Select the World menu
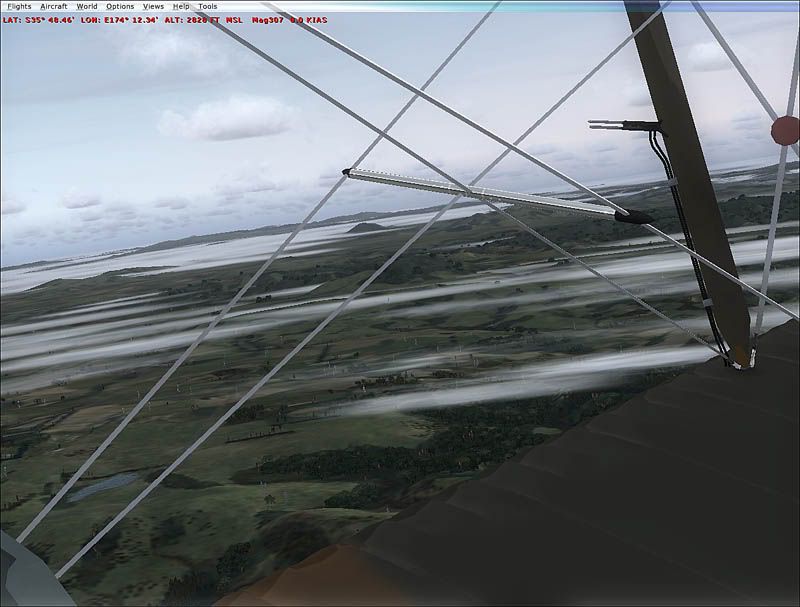Screen dimensions: 800x607 tap(87, 6)
